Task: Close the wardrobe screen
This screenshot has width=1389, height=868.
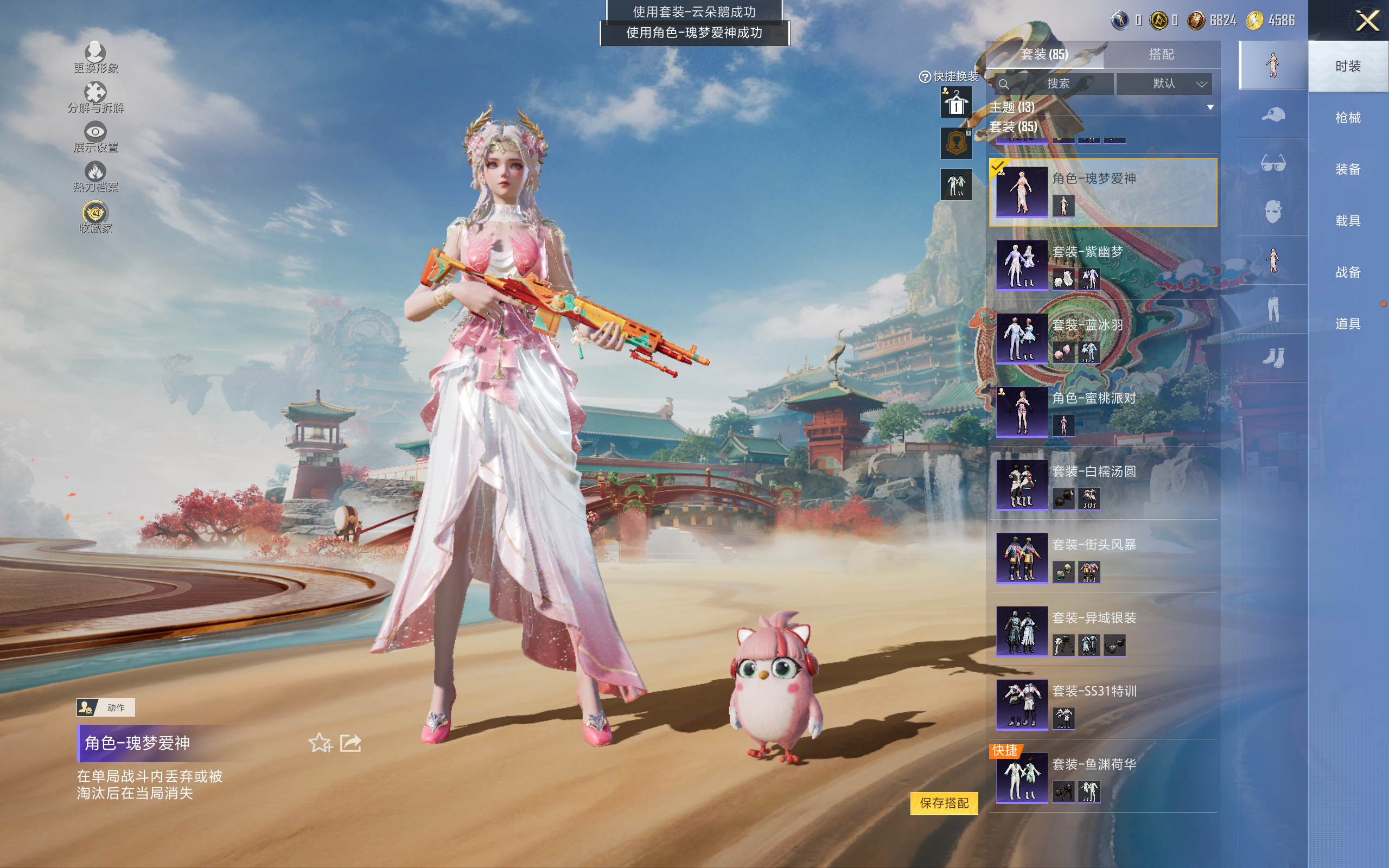Action: (1367, 21)
